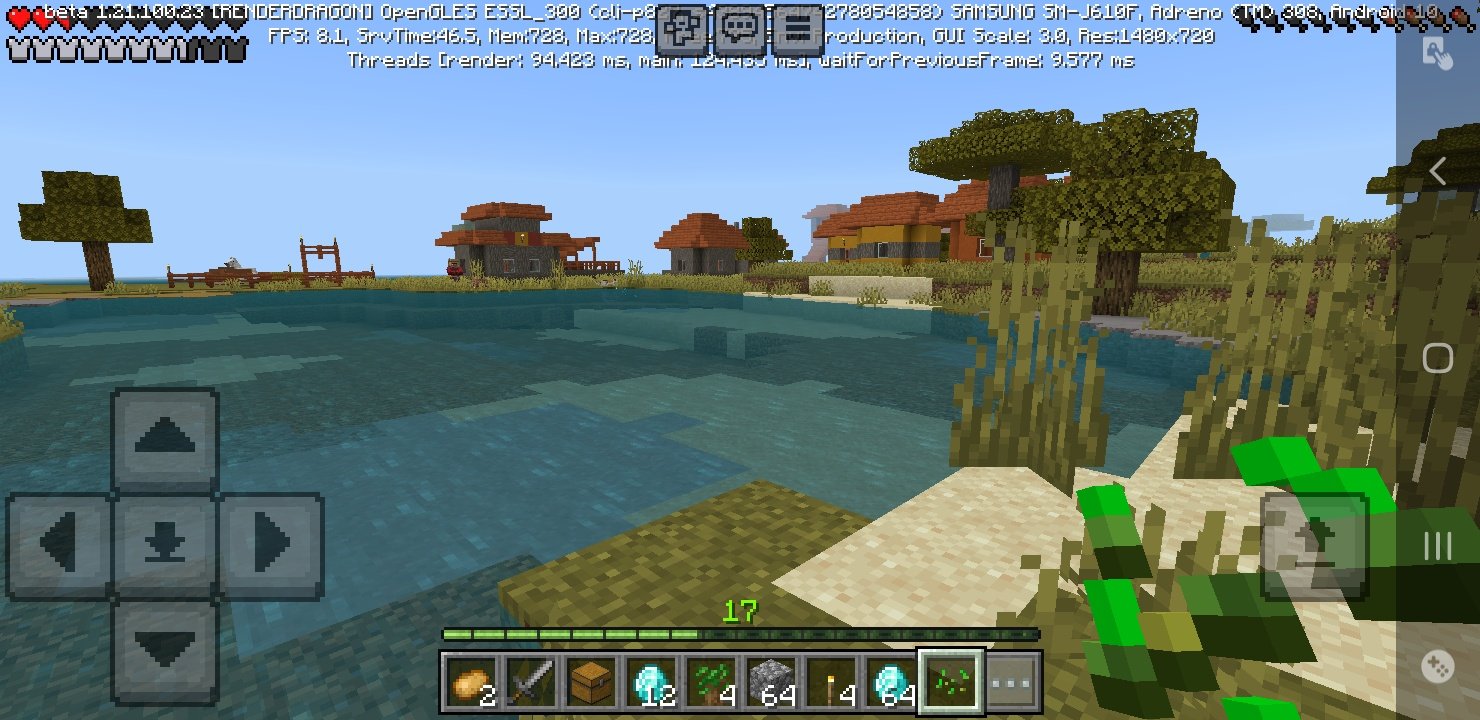Select the chest hotbar slot
1480x720 pixels.
point(590,682)
